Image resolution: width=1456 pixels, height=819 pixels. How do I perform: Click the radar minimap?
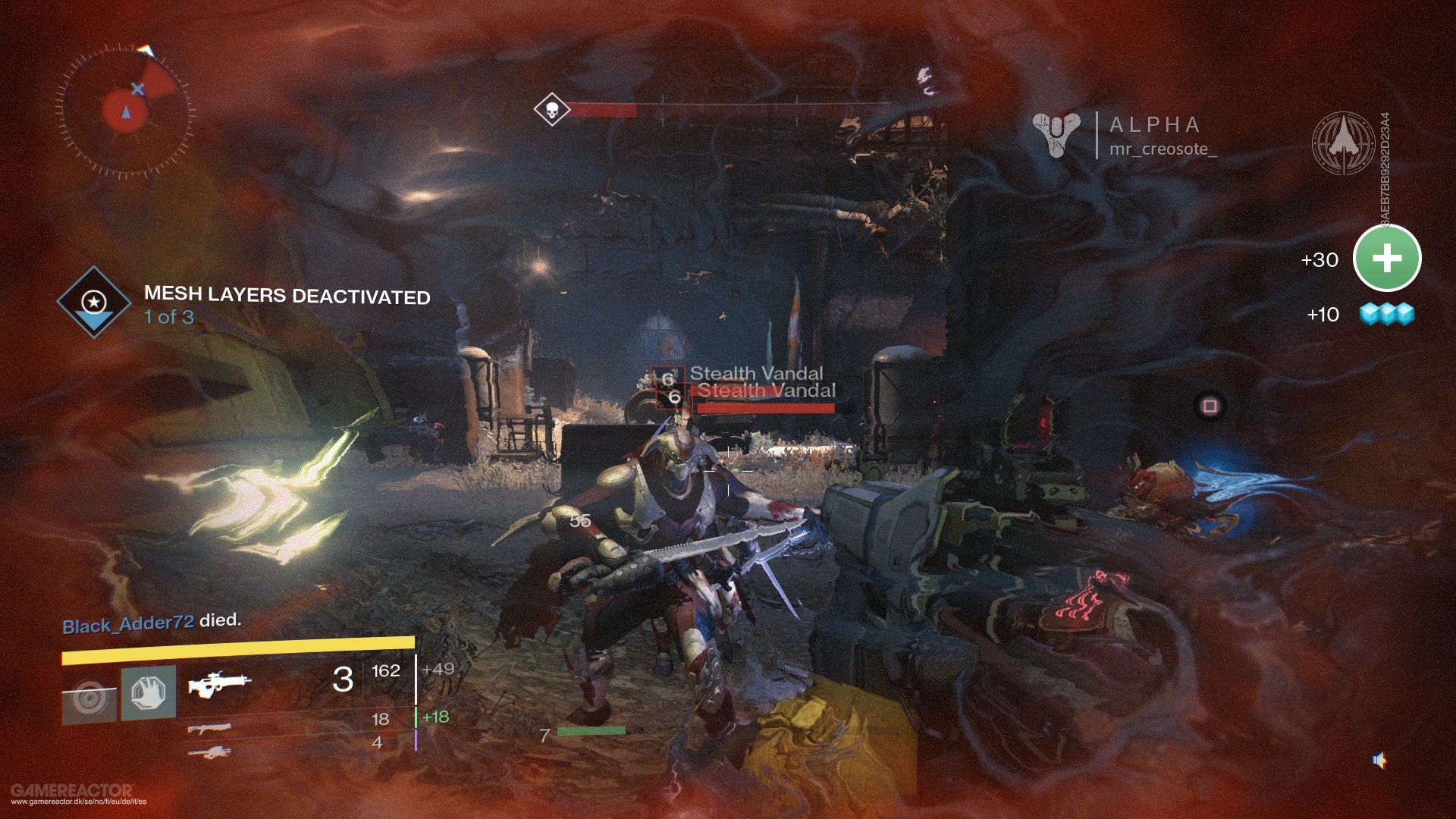125,111
